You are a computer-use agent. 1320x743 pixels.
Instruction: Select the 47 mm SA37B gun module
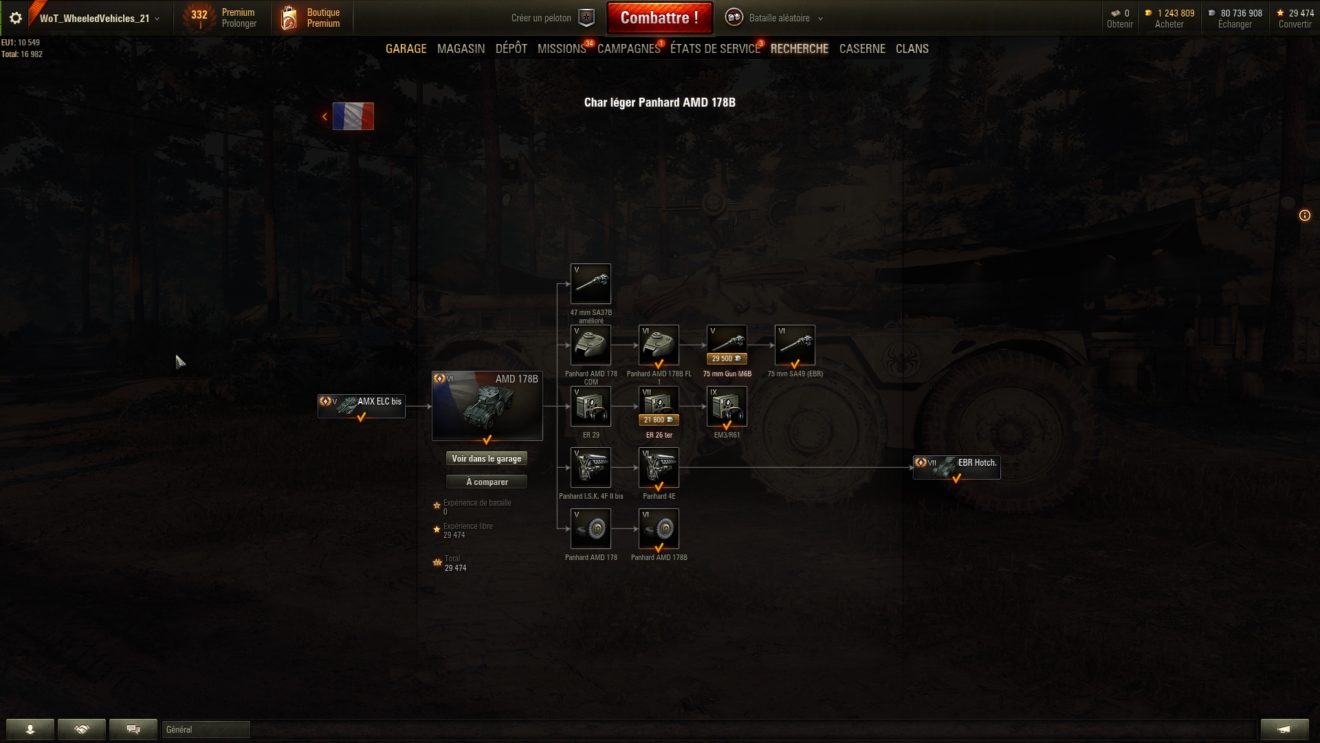(590, 283)
